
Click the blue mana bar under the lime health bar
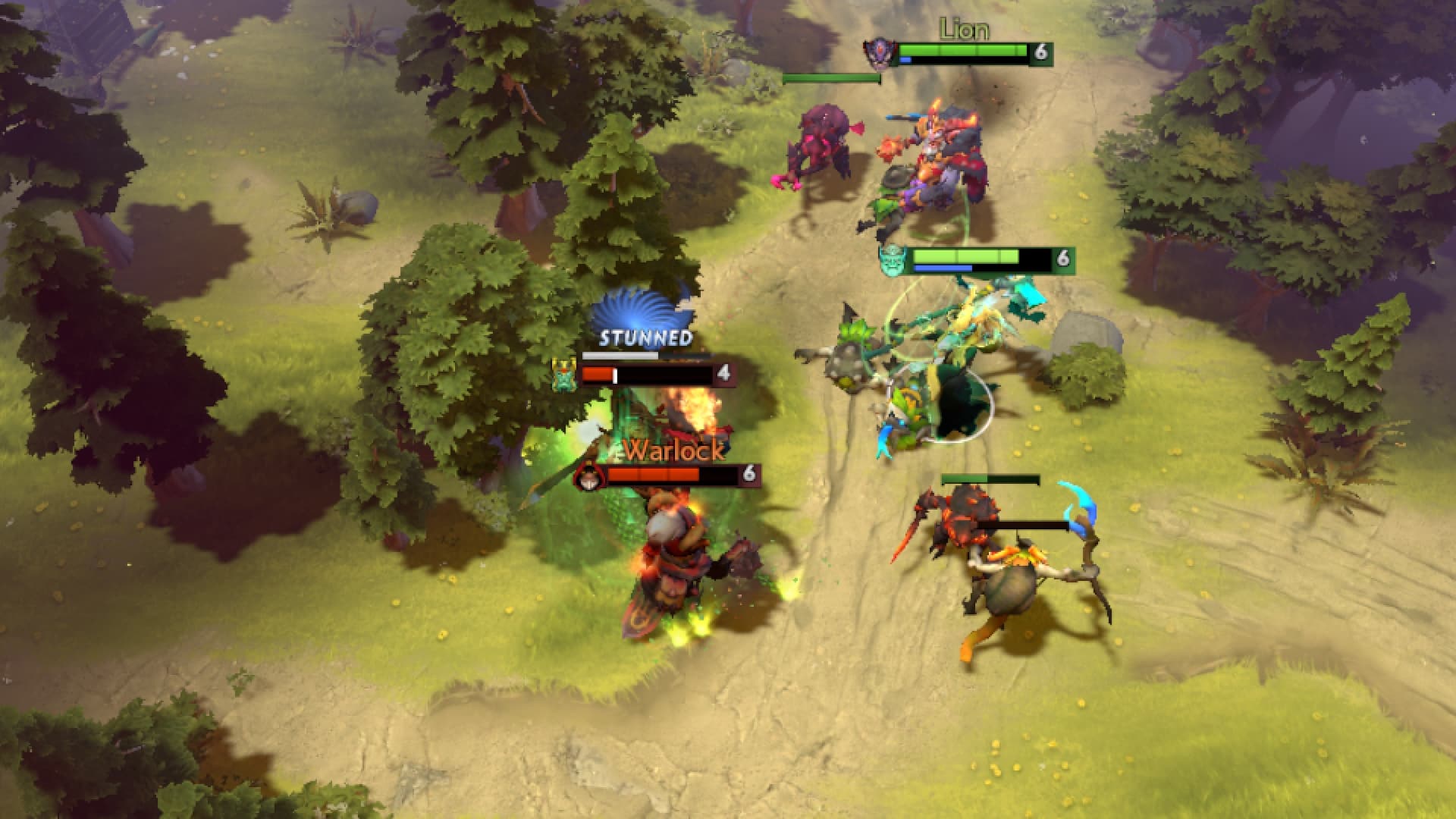coord(941,268)
